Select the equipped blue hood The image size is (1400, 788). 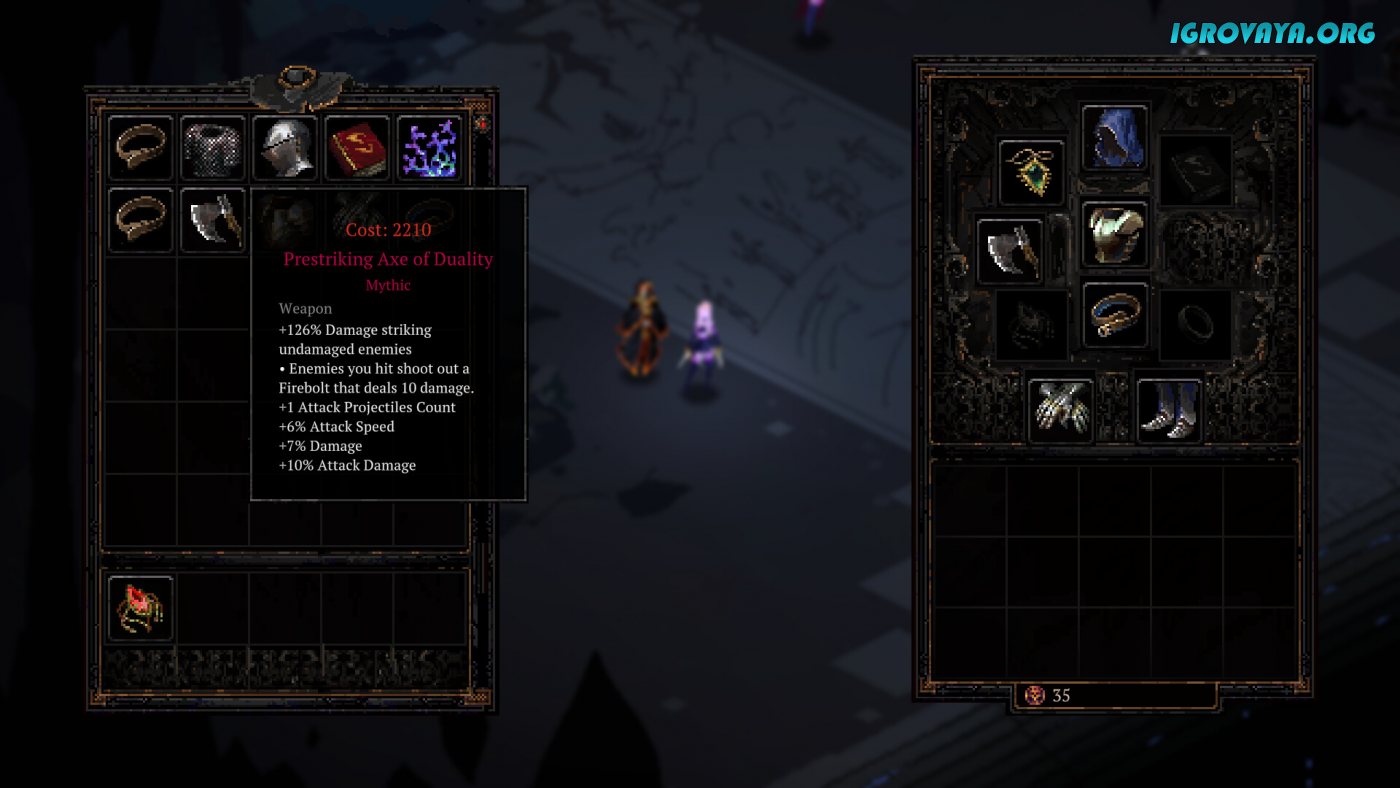coord(1115,137)
